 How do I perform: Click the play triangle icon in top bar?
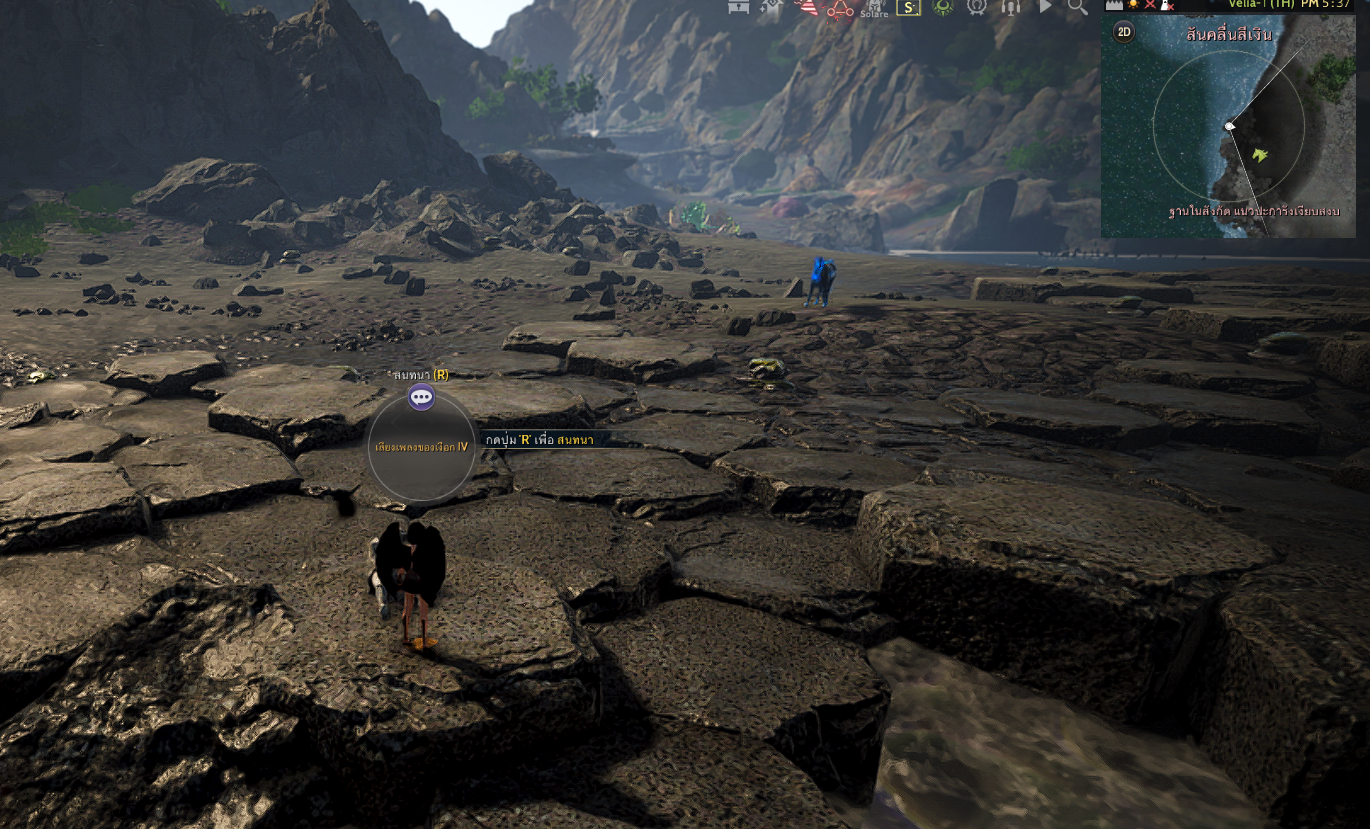click(x=1045, y=7)
